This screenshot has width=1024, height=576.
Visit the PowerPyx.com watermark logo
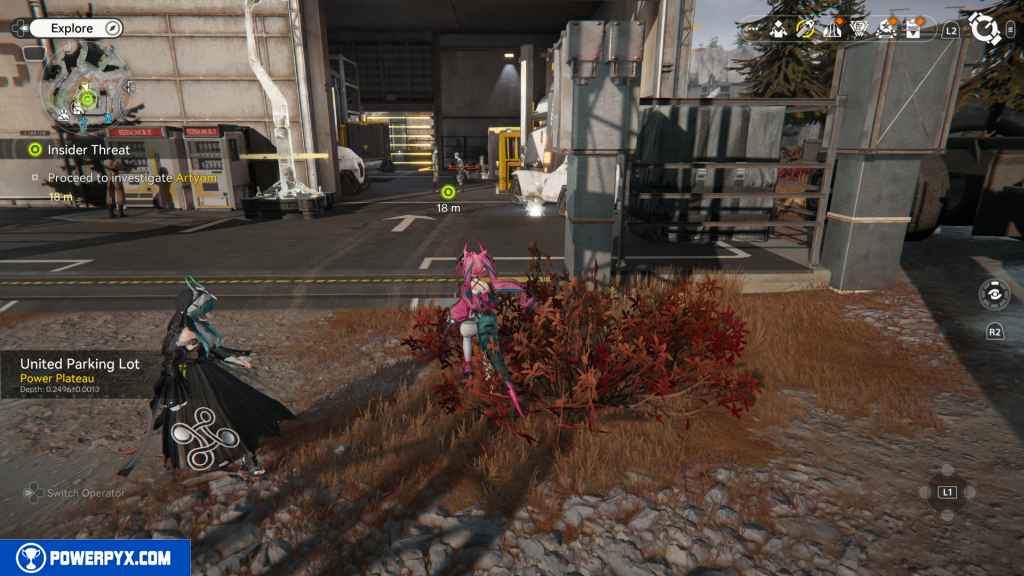click(95, 558)
